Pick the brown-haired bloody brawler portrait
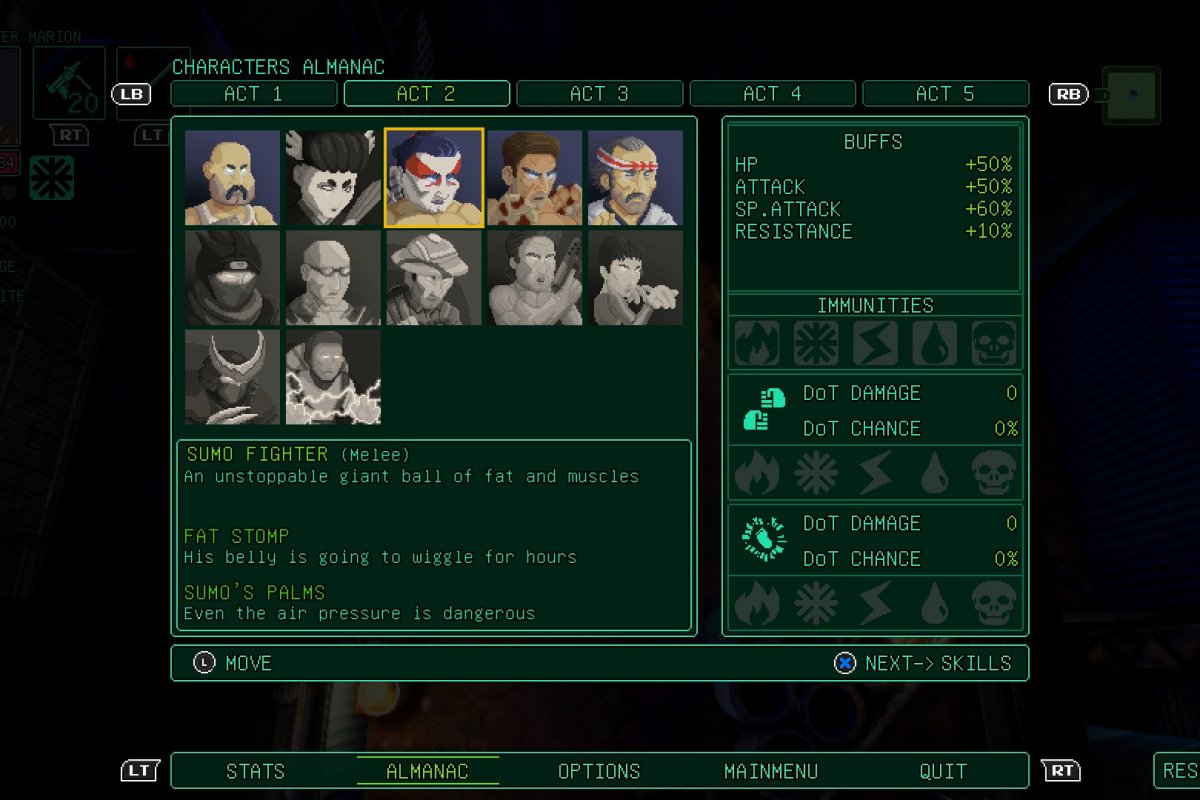 coord(535,177)
